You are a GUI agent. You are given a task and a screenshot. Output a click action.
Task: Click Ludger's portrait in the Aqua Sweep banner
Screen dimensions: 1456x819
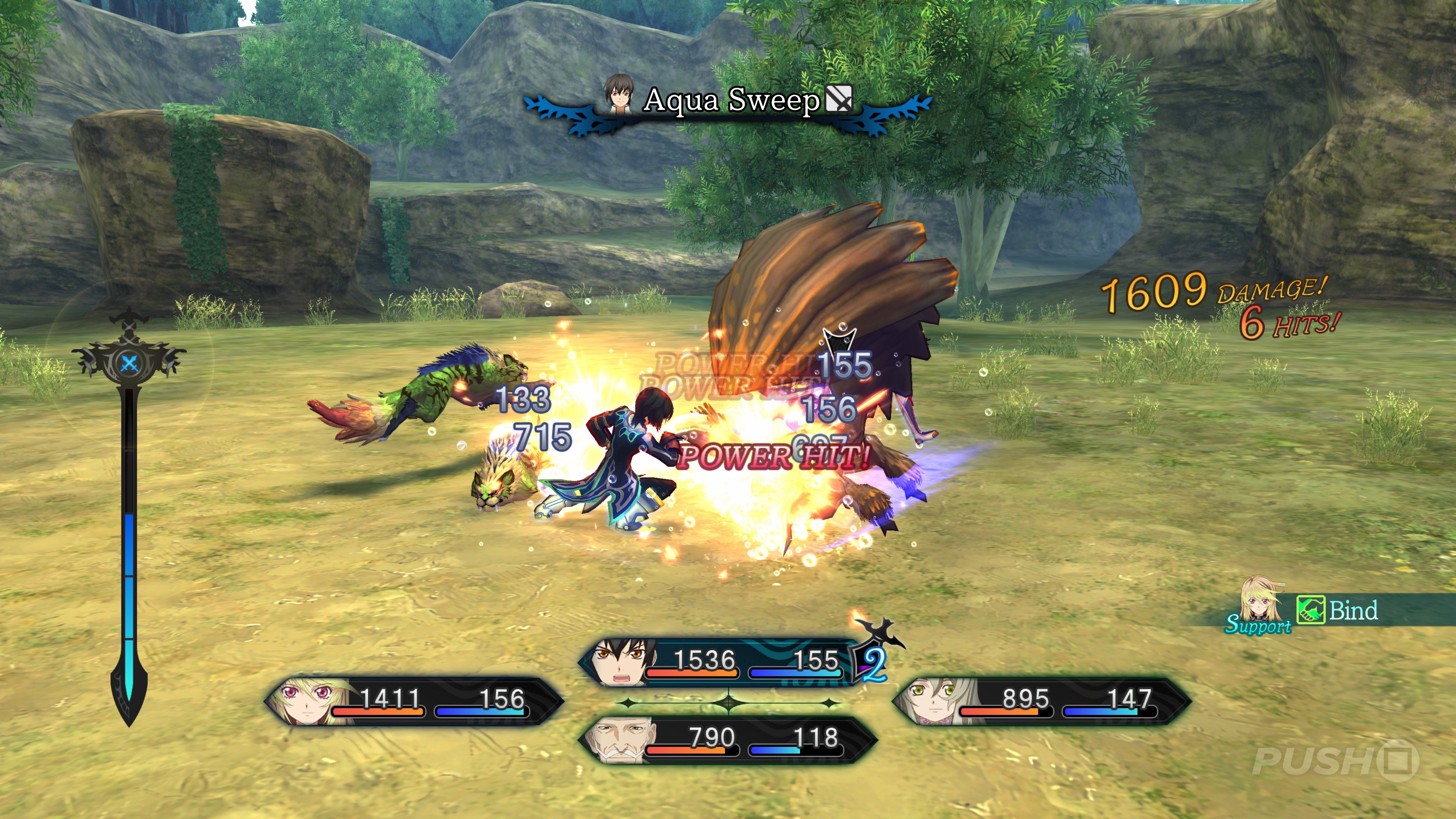click(x=620, y=93)
